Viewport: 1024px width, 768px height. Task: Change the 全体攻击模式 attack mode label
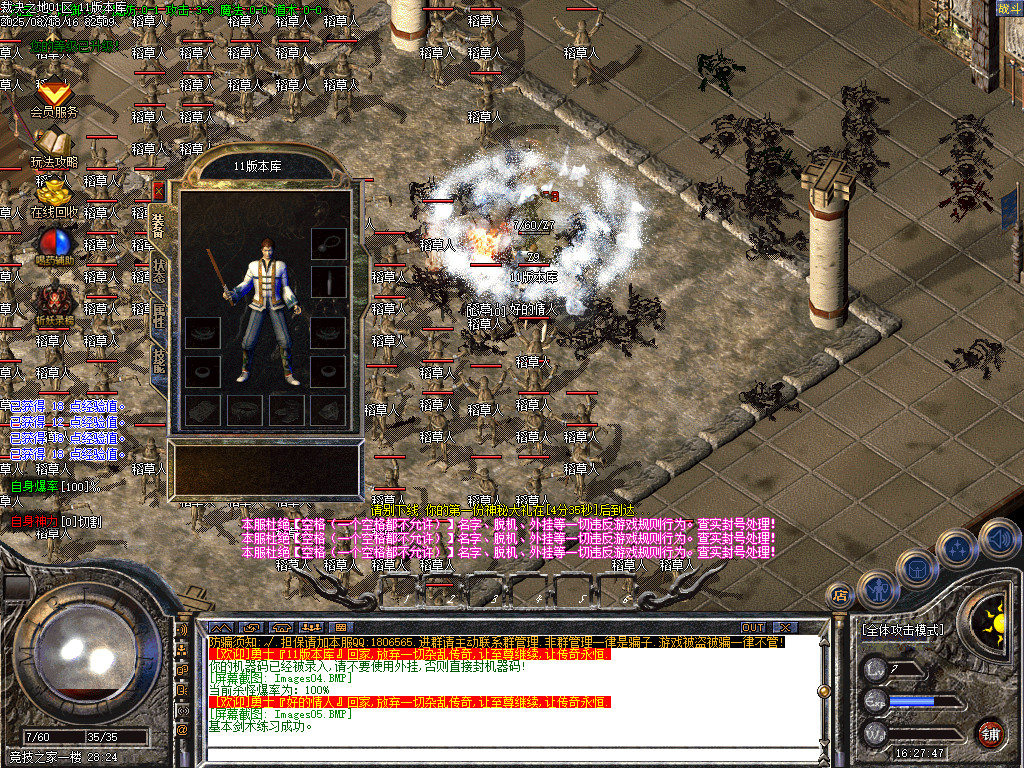pyautogui.click(x=901, y=630)
